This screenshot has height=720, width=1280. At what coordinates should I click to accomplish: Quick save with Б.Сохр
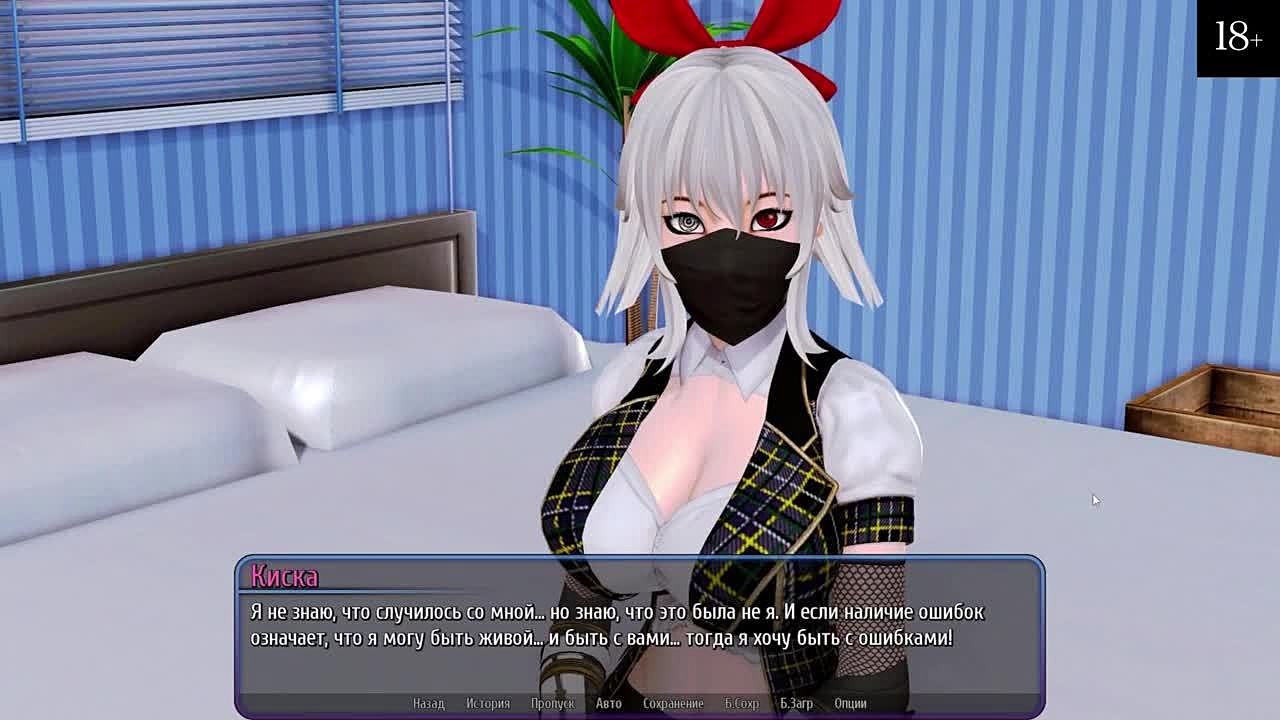tap(741, 703)
